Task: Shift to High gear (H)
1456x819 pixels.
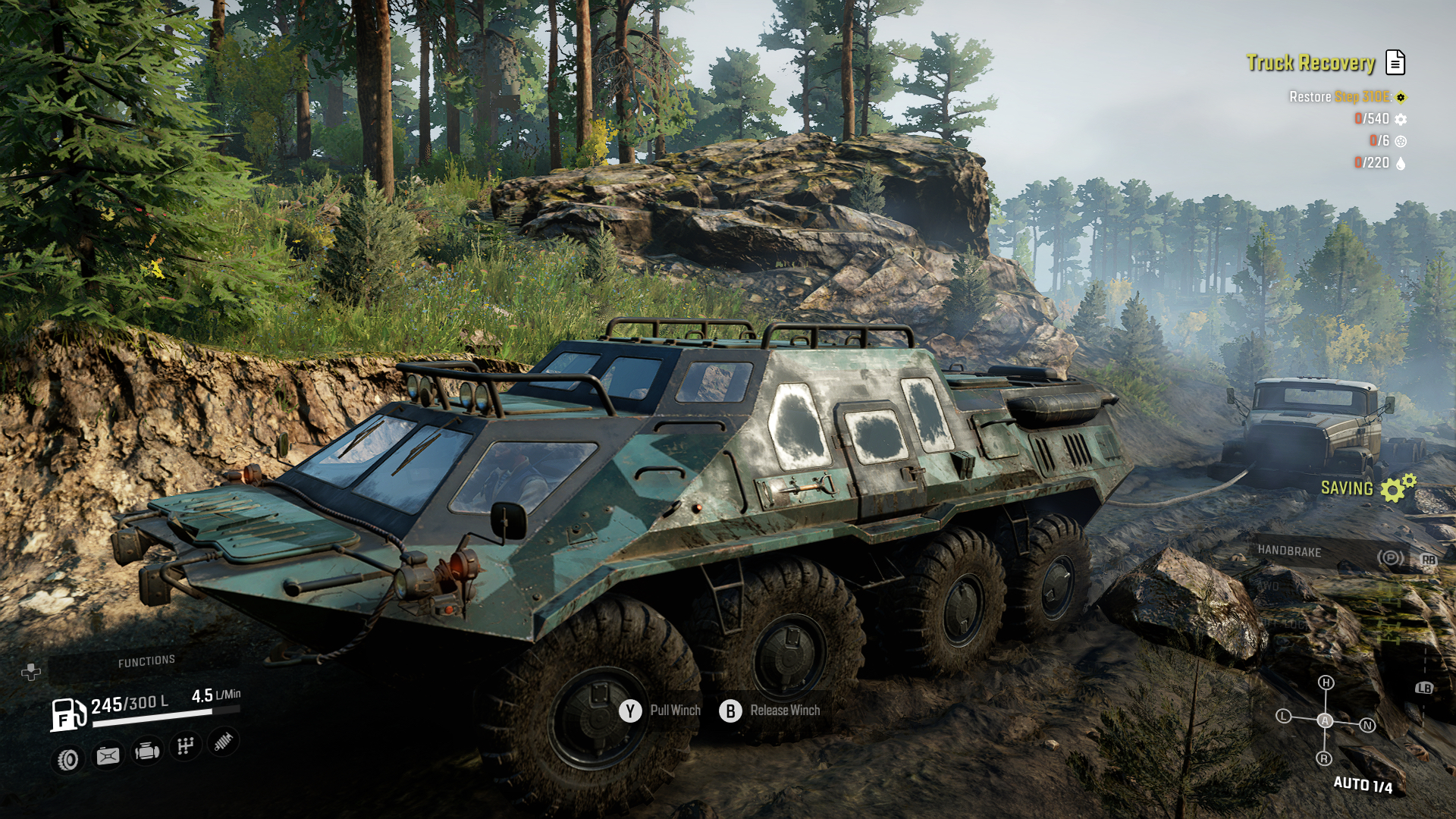Action: pos(1326,682)
